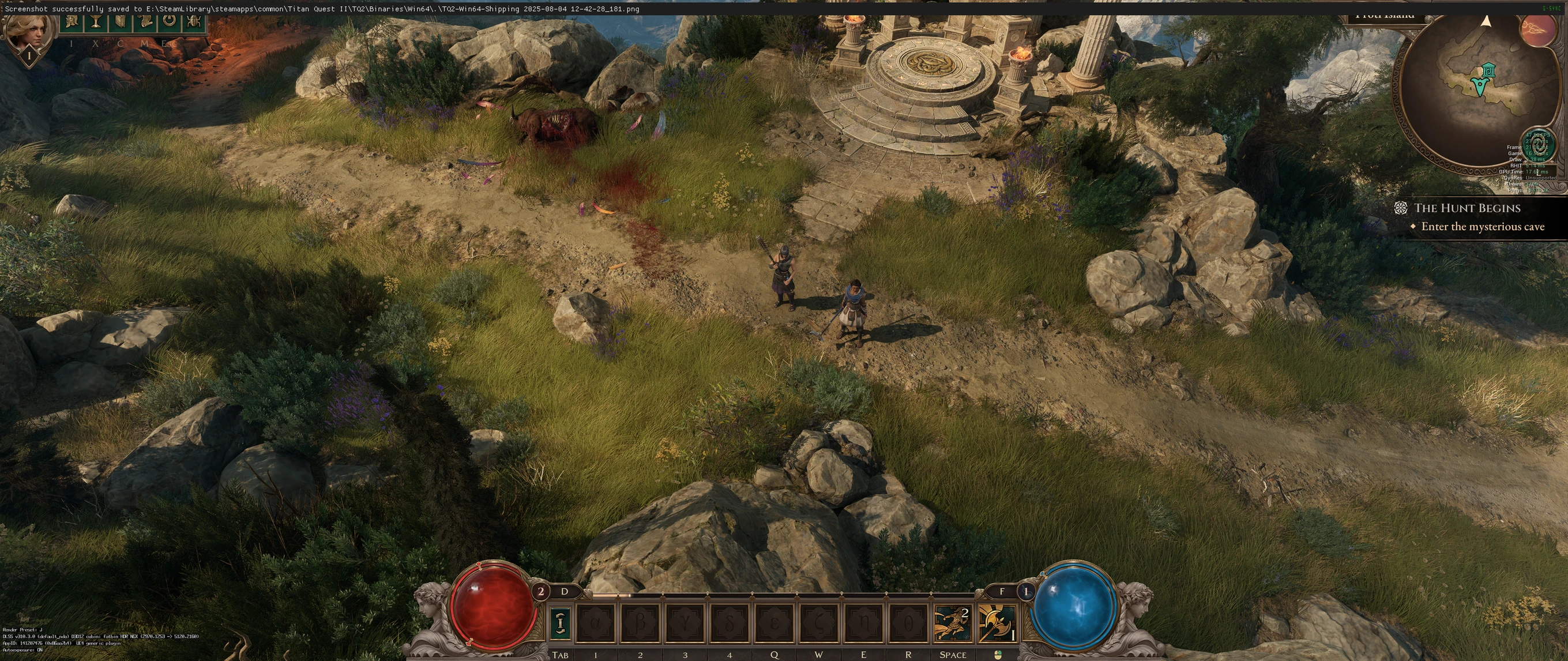Select the trophy chalice icon in top bar
Image resolution: width=1568 pixels, height=661 pixels.
click(96, 23)
